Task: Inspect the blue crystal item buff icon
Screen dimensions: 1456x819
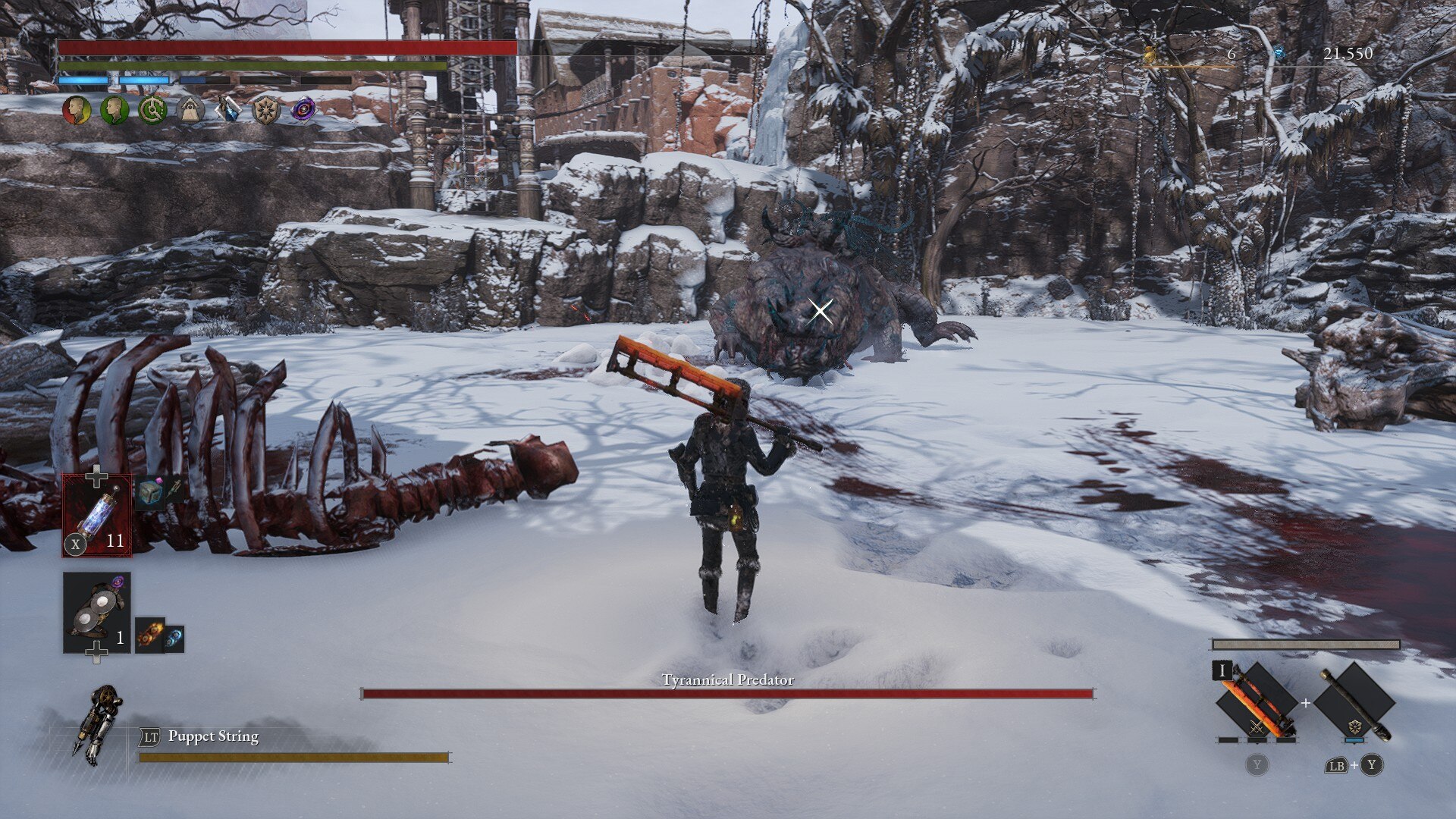Action: pos(227,110)
